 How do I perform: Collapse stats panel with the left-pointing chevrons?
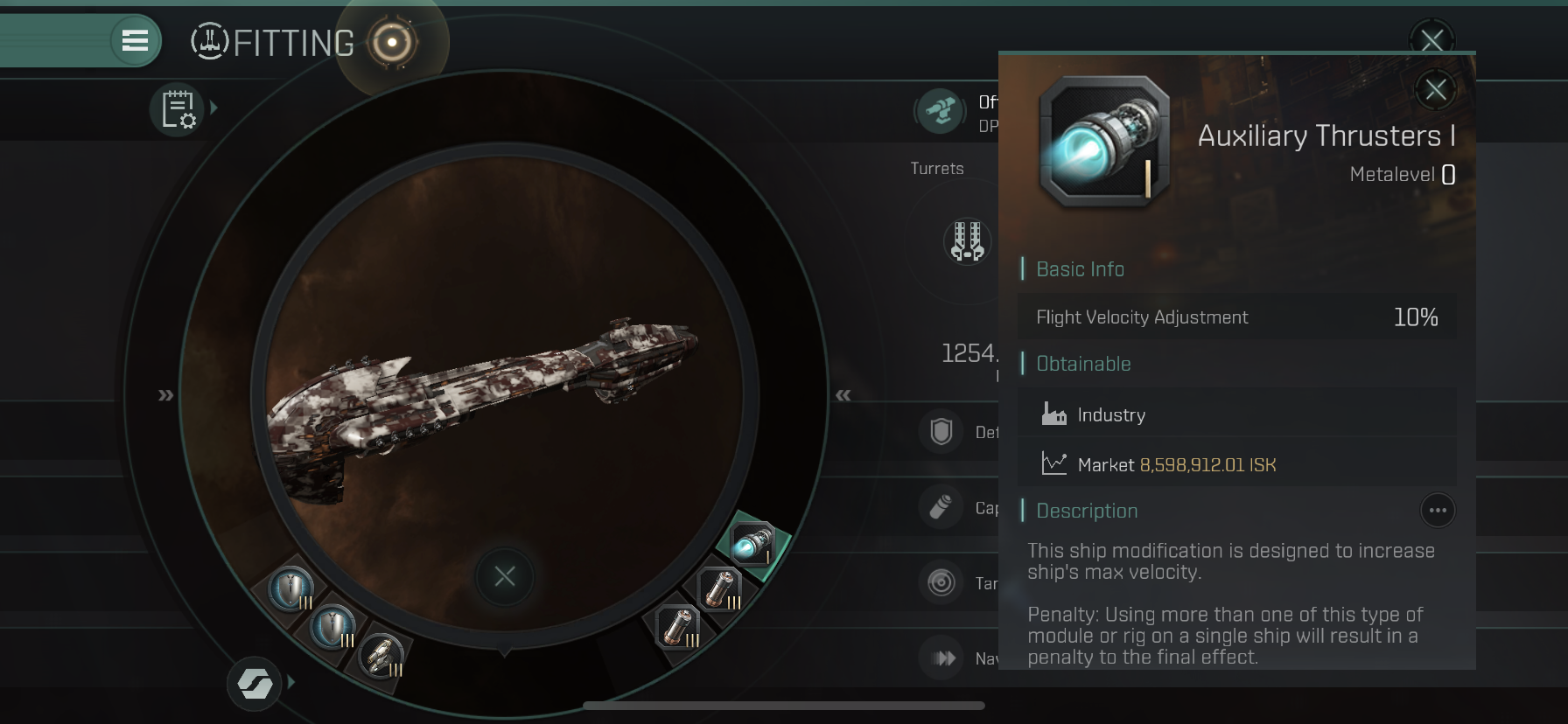843,395
